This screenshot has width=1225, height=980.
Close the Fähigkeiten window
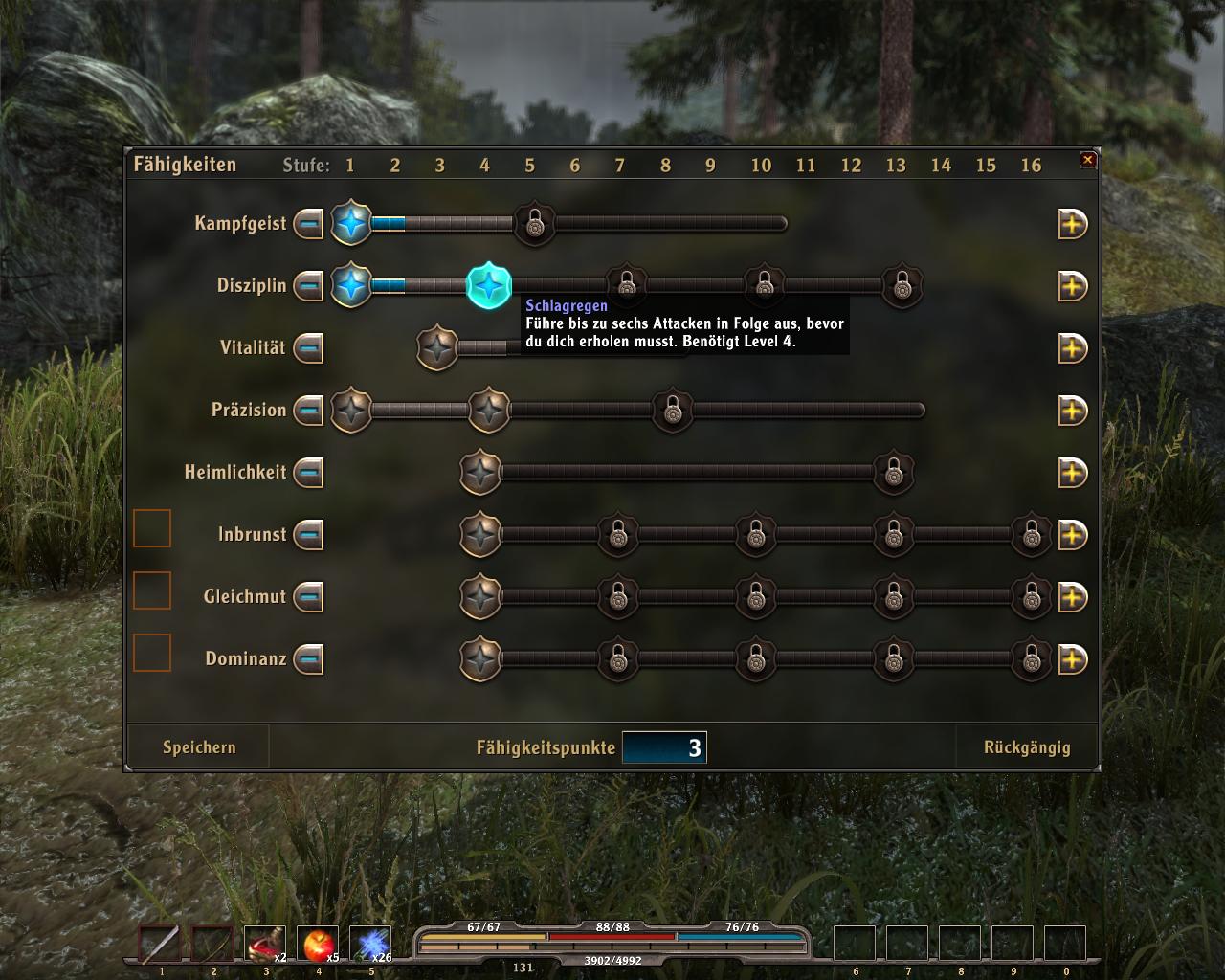1088,160
